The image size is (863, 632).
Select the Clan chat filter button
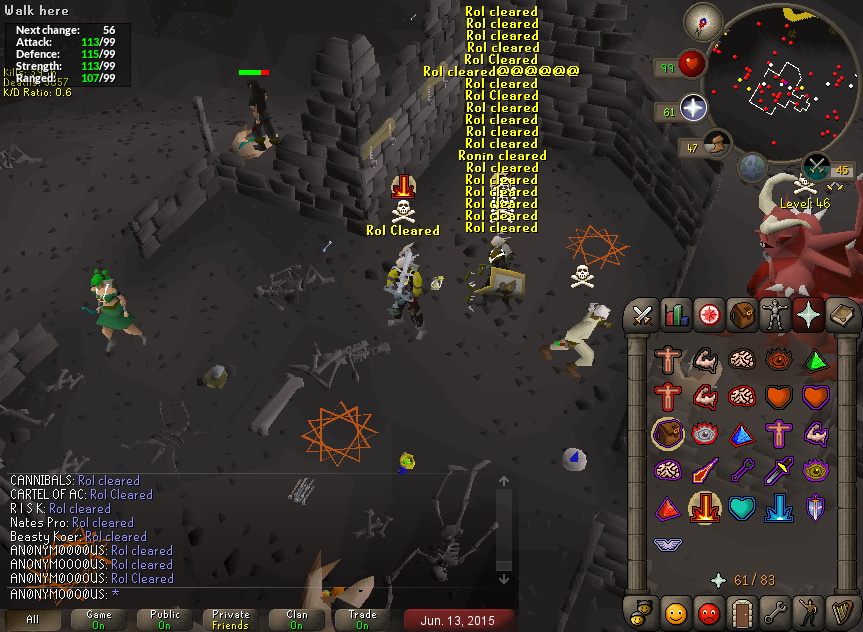coord(297,619)
